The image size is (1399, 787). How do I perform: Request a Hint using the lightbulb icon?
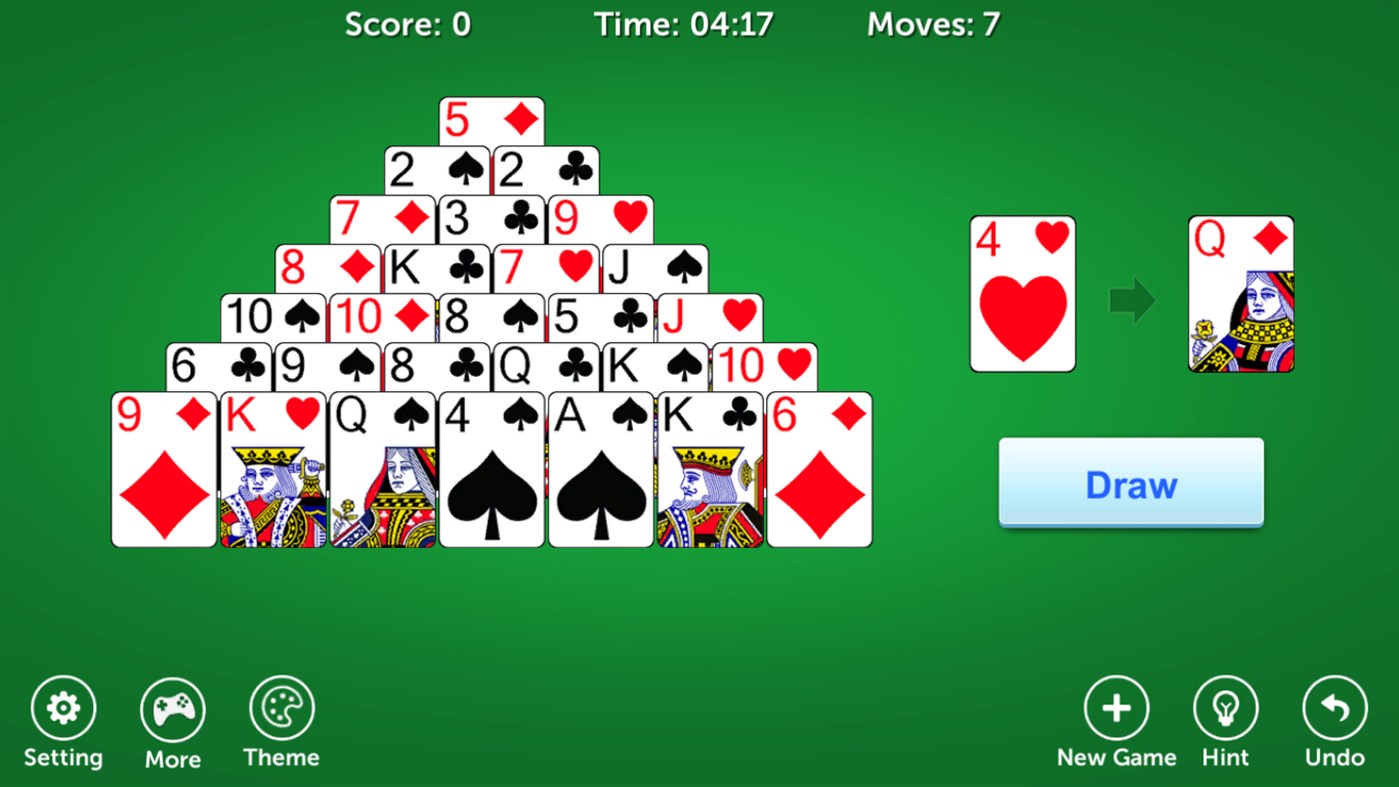pos(1225,707)
